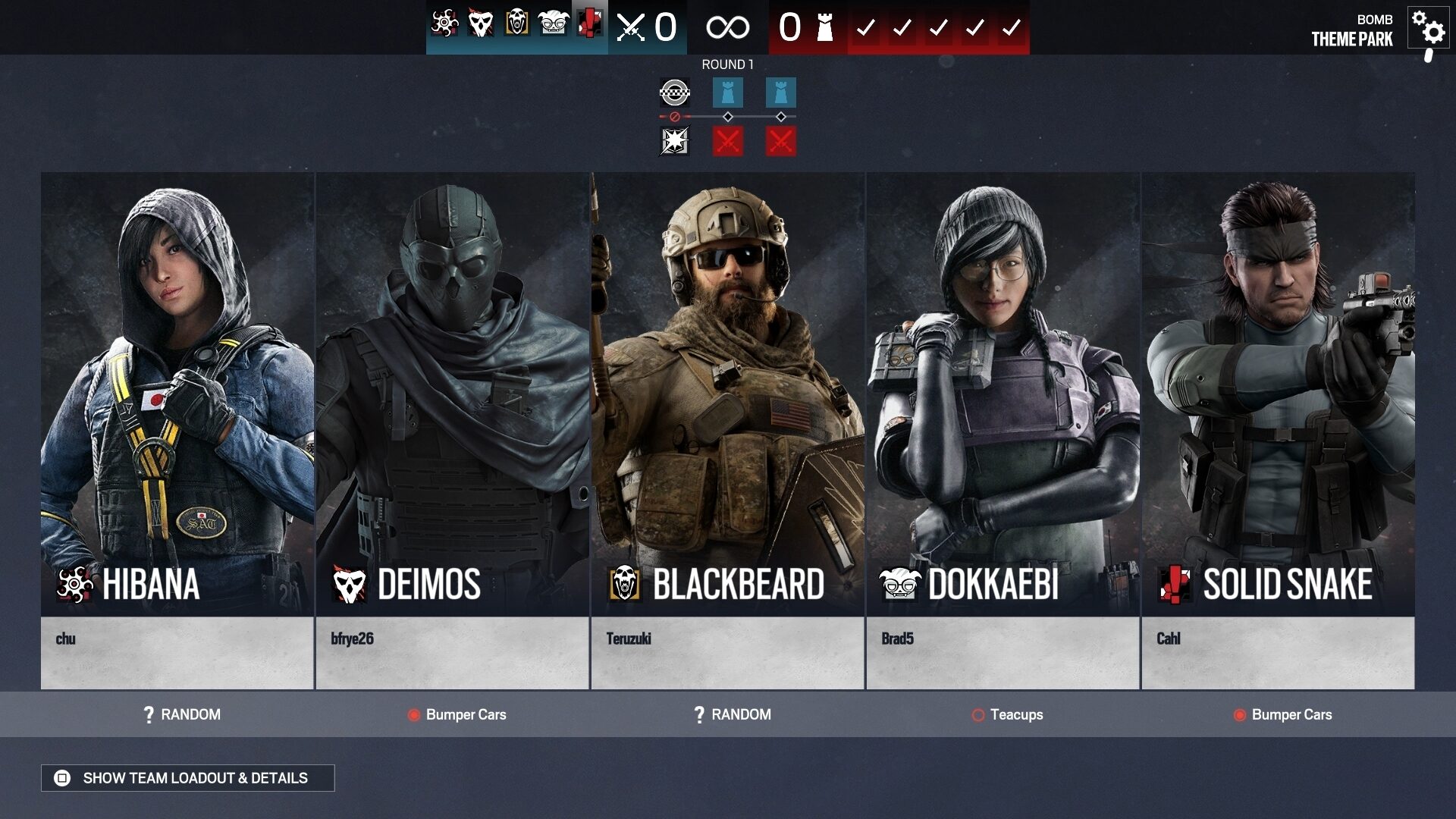Select the Bumper Cars spawn under Solid Snake
Viewport: 1456px width, 819px height.
click(x=1290, y=714)
